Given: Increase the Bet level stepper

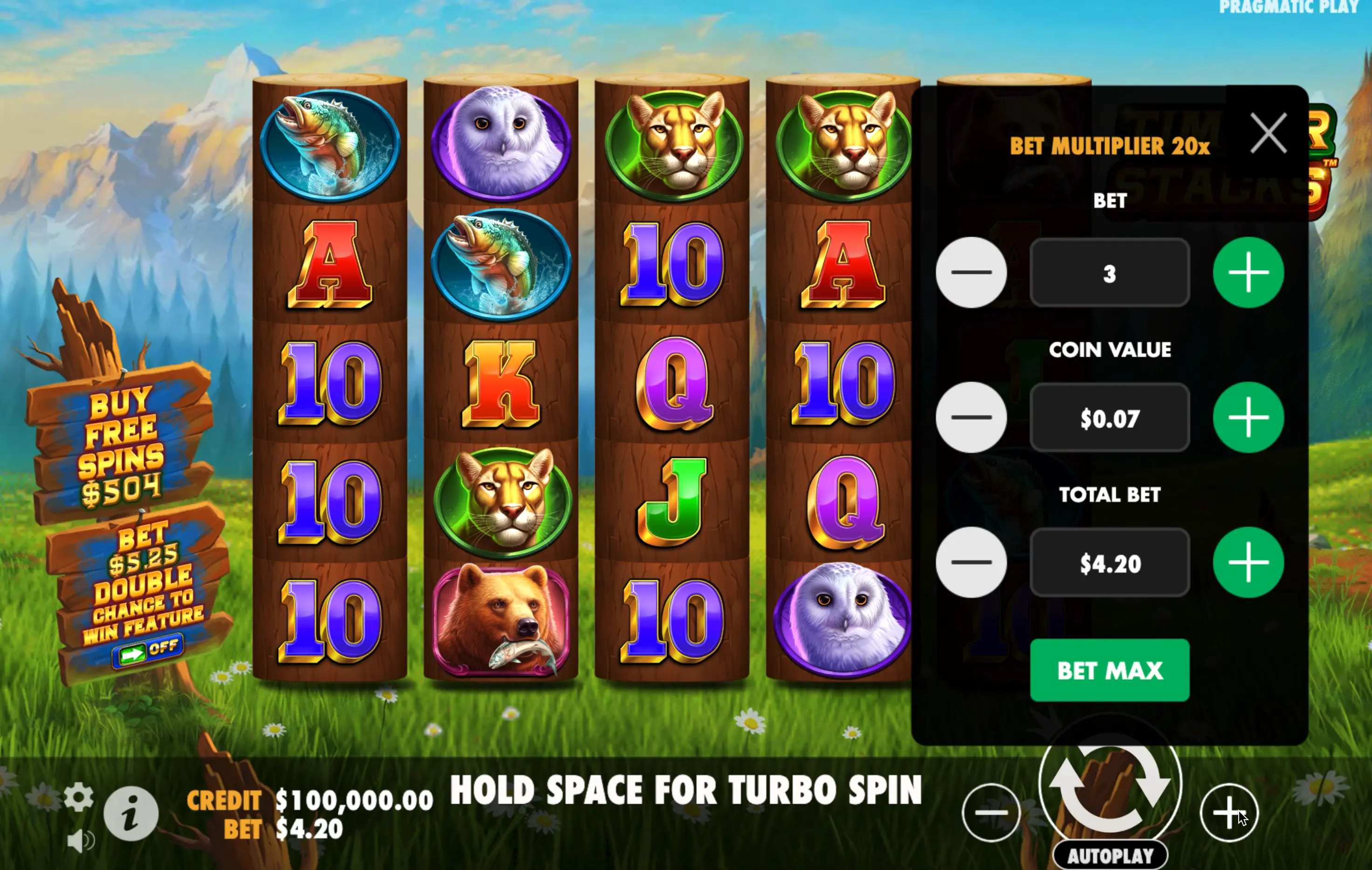Looking at the screenshot, I should click(1248, 273).
